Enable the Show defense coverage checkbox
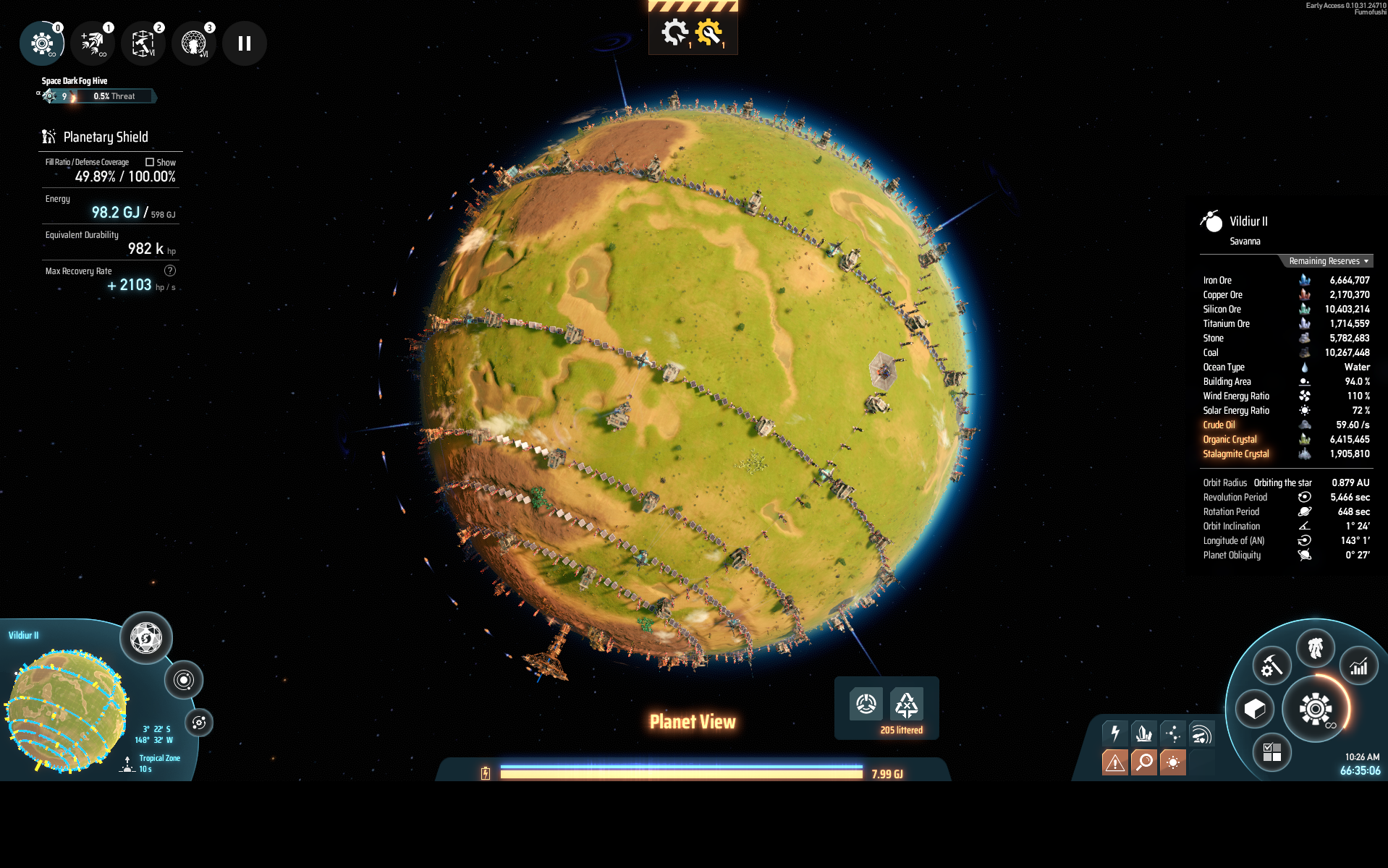 (149, 162)
